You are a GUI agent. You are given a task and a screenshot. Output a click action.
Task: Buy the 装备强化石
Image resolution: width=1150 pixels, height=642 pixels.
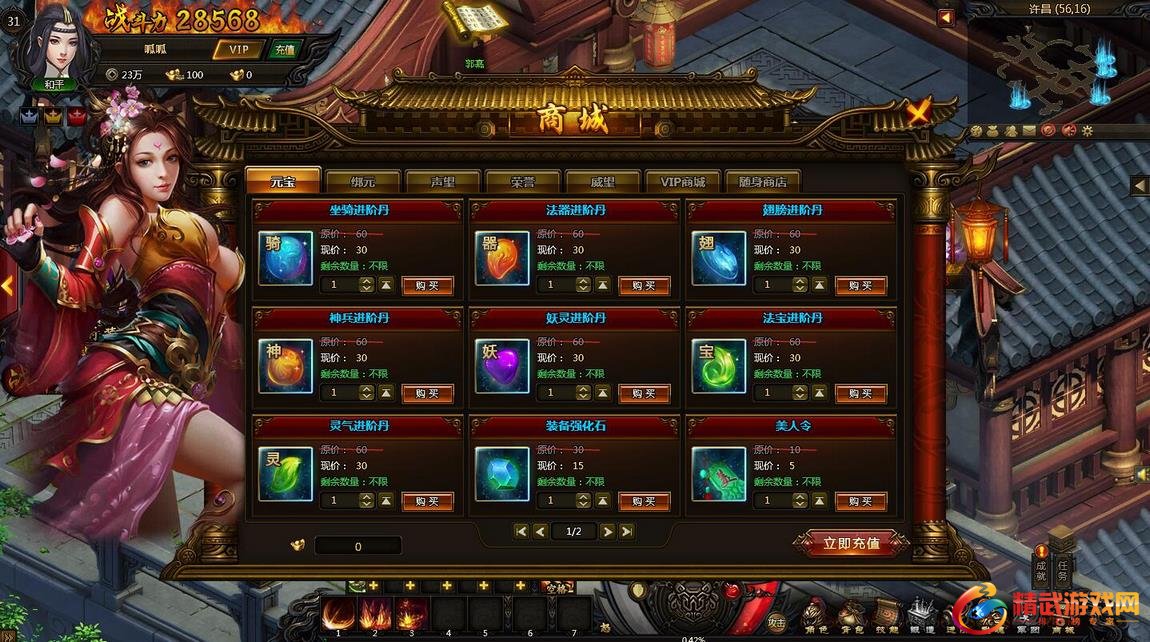click(644, 501)
